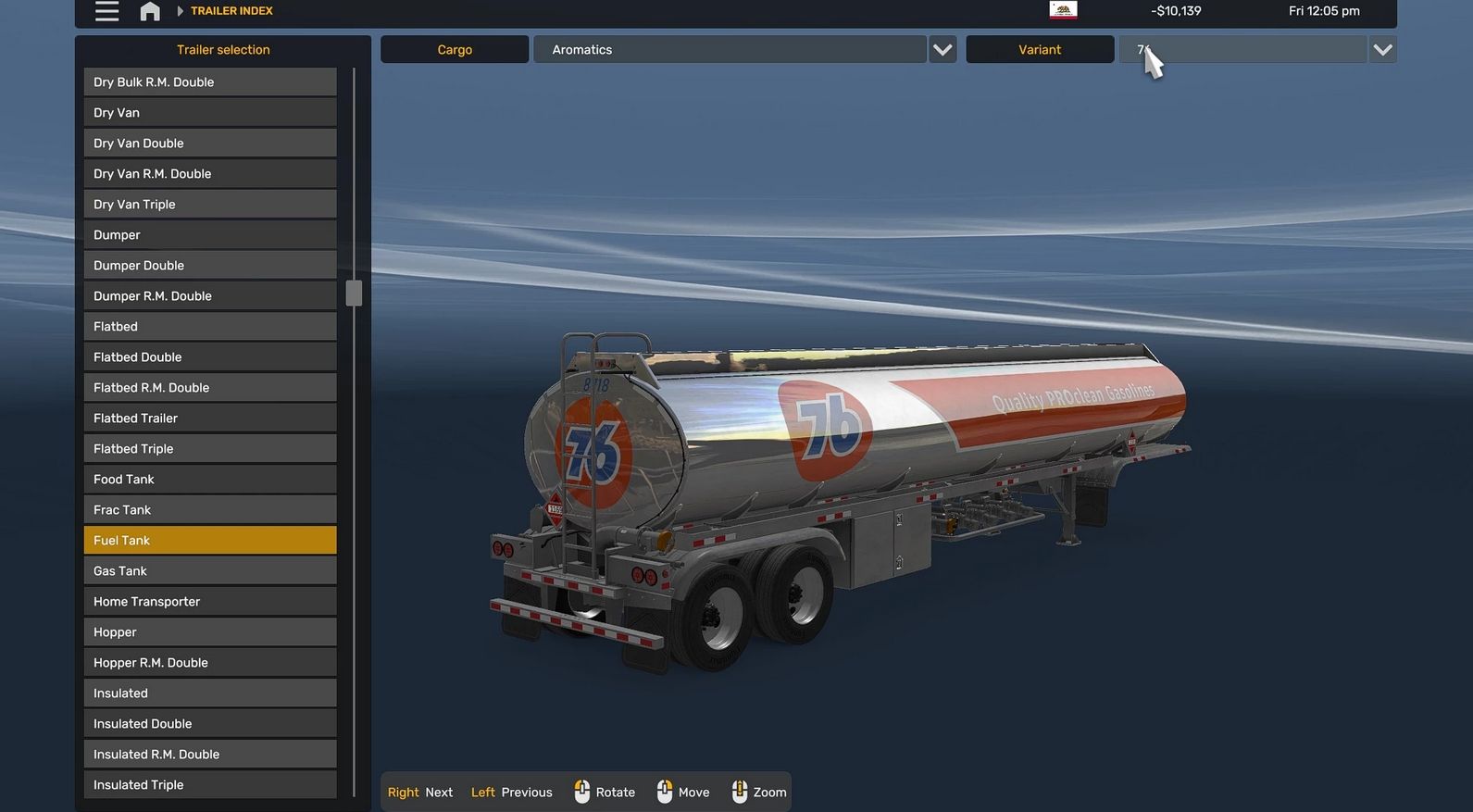Select the Frac Tank entry
1473x812 pixels.
pos(210,510)
